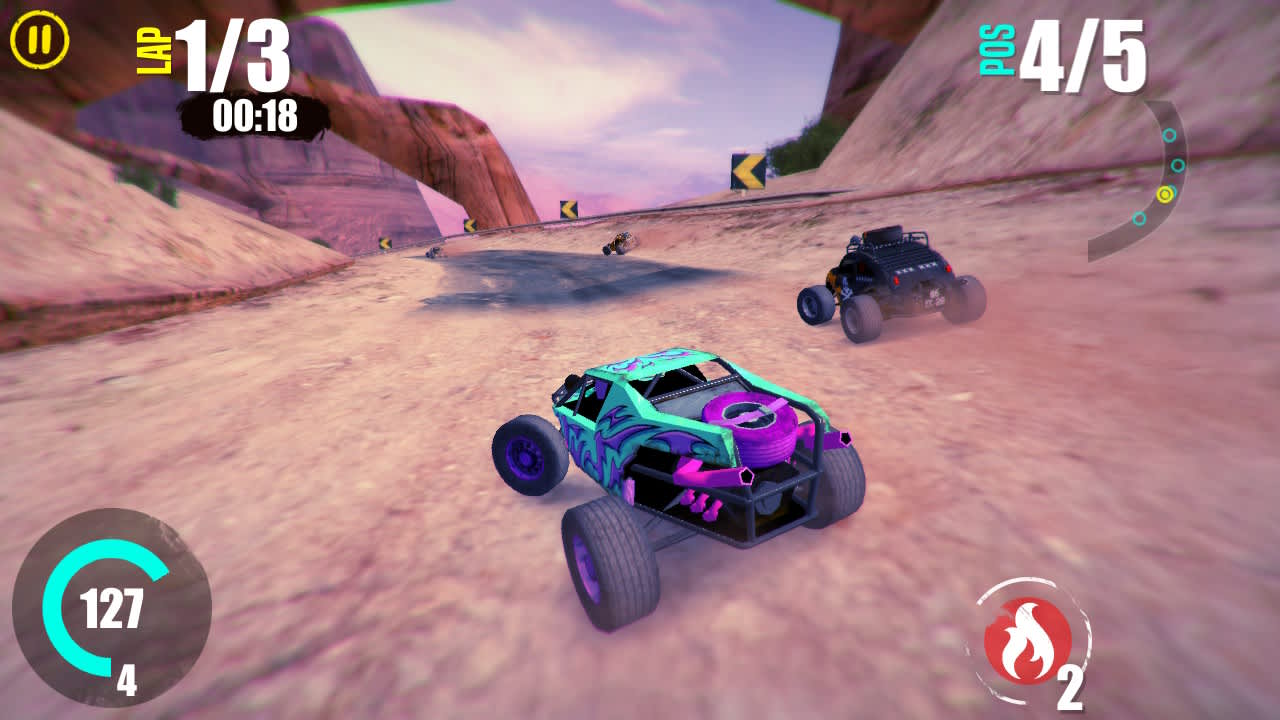Viewport: 1280px width, 720px height.
Task: Click the pause button
Action: click(38, 41)
